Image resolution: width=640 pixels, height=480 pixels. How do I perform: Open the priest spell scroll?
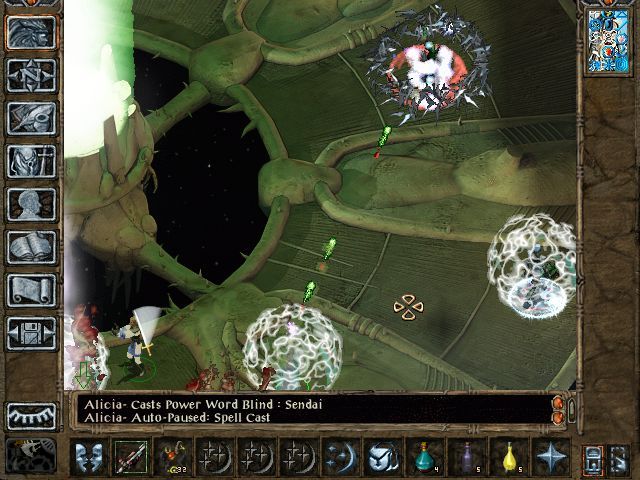[31, 290]
